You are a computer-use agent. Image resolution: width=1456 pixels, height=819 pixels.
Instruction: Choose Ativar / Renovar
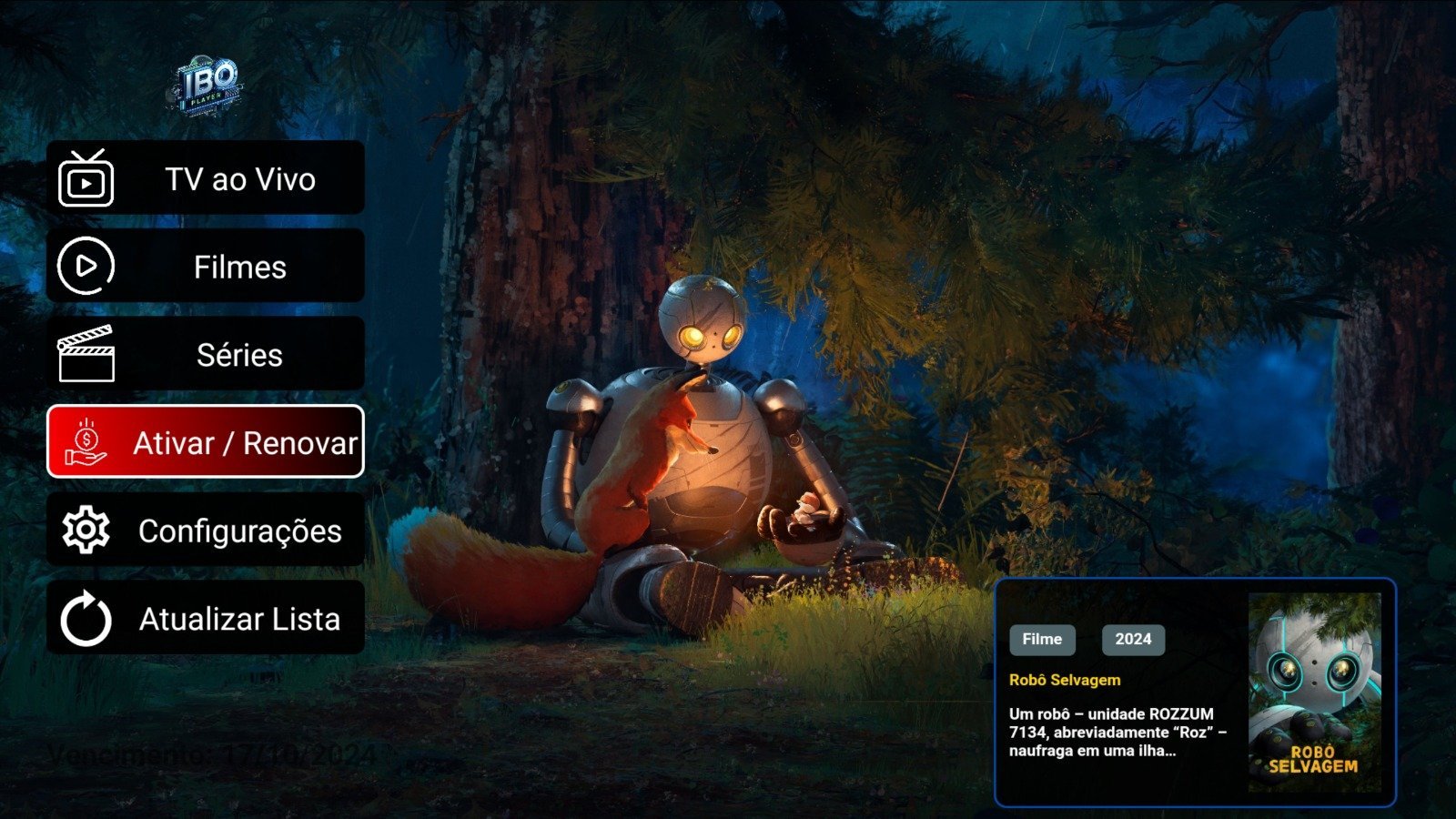[x=206, y=442]
